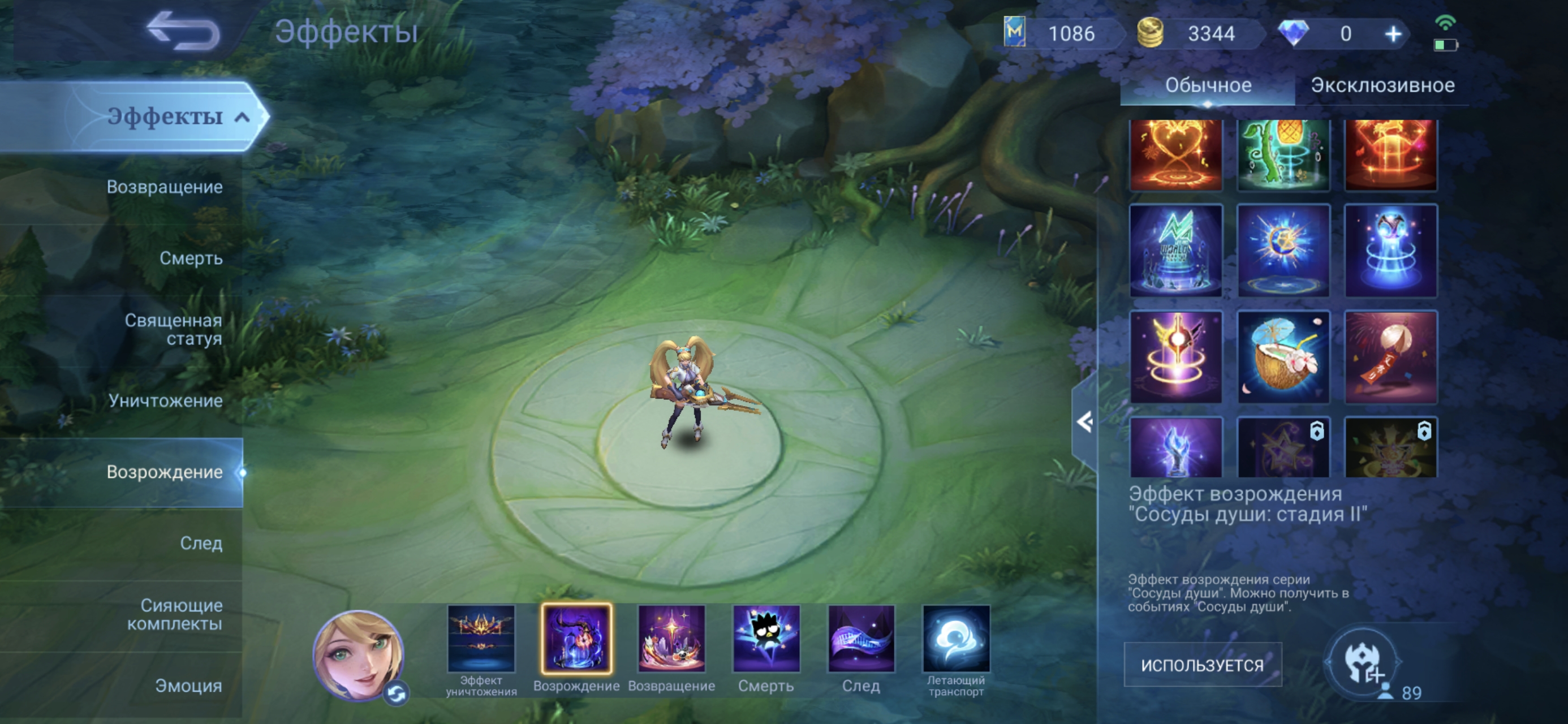Open the Священная статуя category
The height and width of the screenshot is (724, 1568).
173,329
